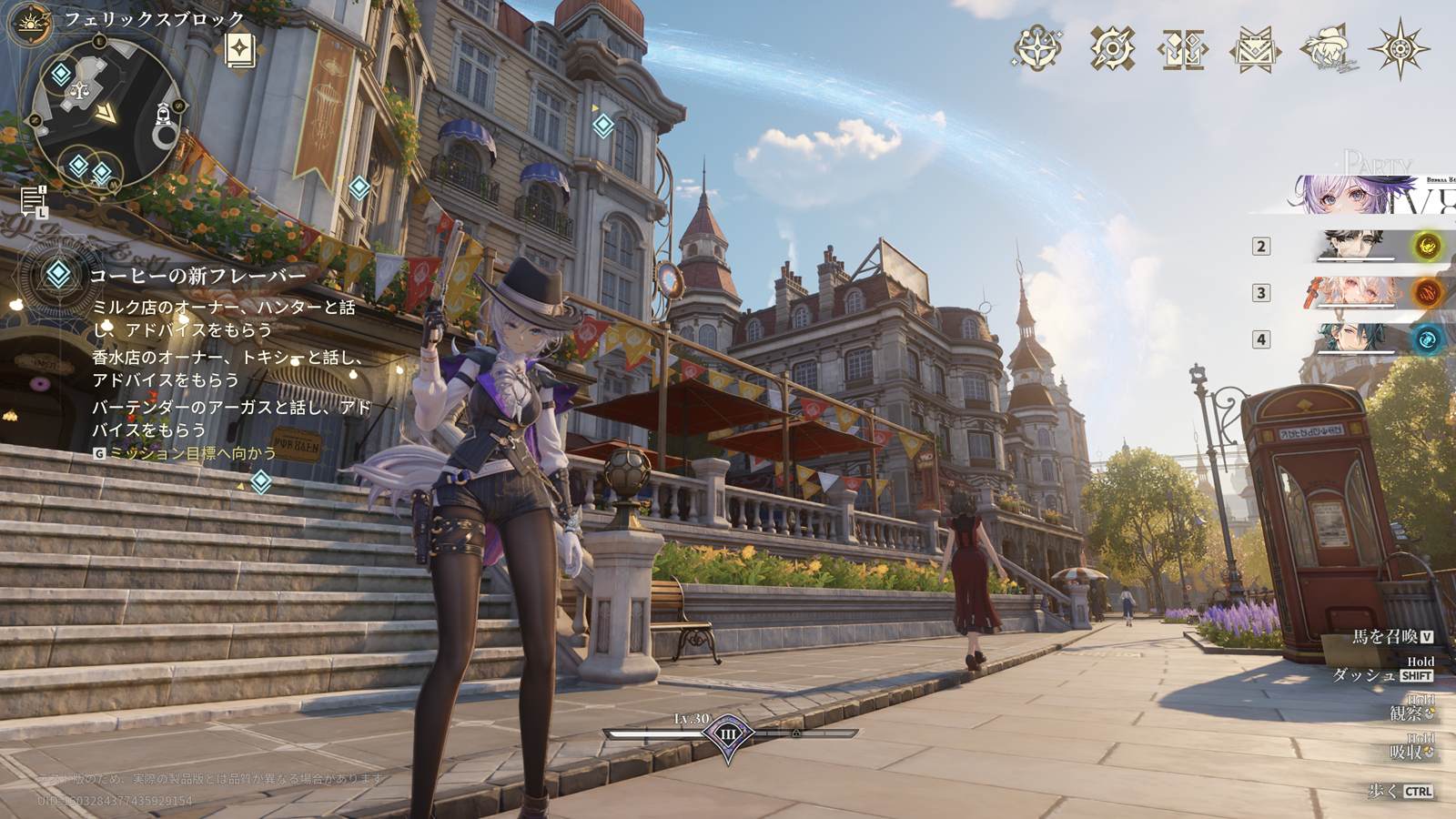The width and height of the screenshot is (1456, 819).
Task: Open the mission log list icon
Action: pyautogui.click(x=34, y=199)
